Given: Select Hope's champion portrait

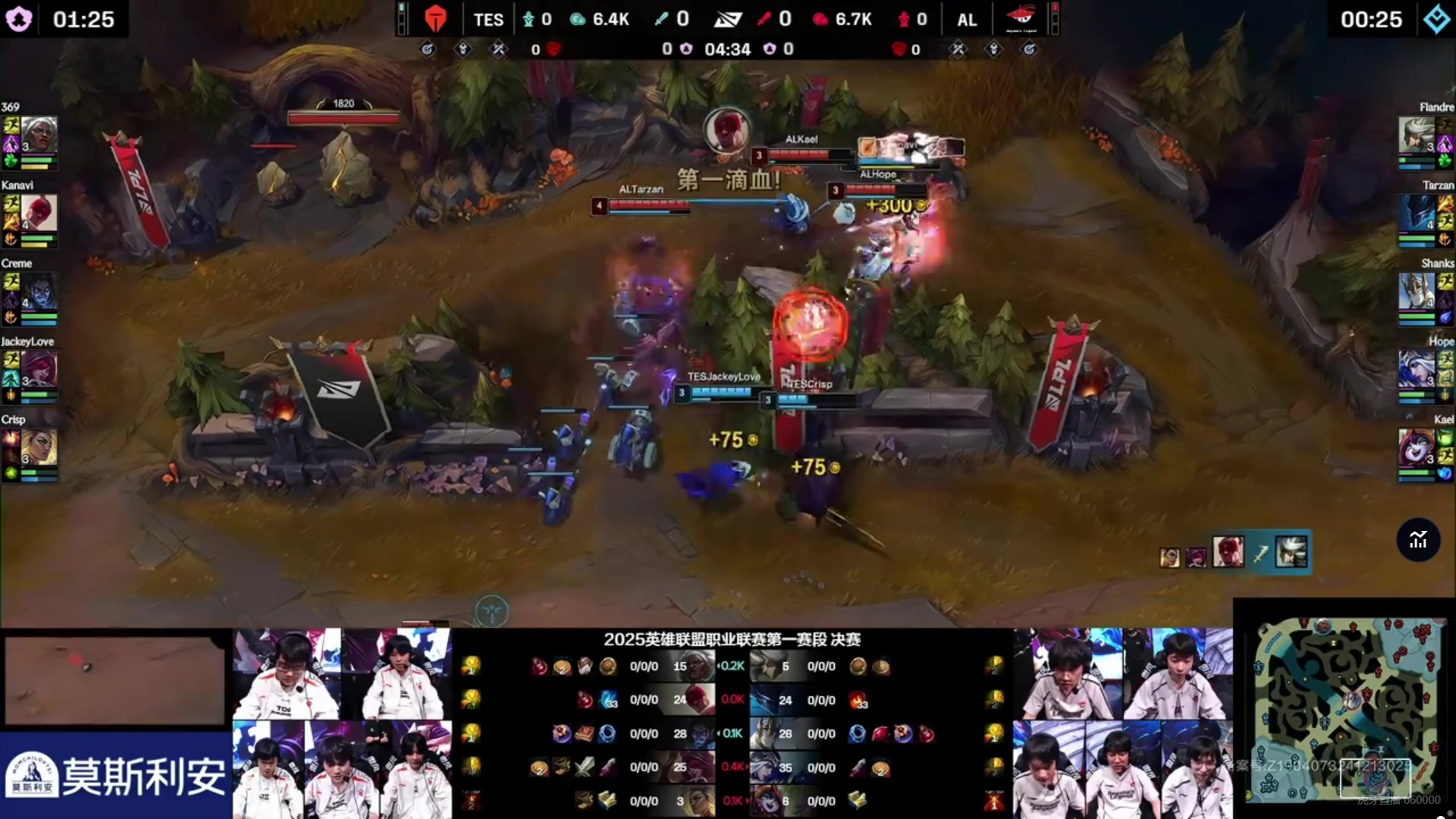Looking at the screenshot, I should coord(1416,369).
